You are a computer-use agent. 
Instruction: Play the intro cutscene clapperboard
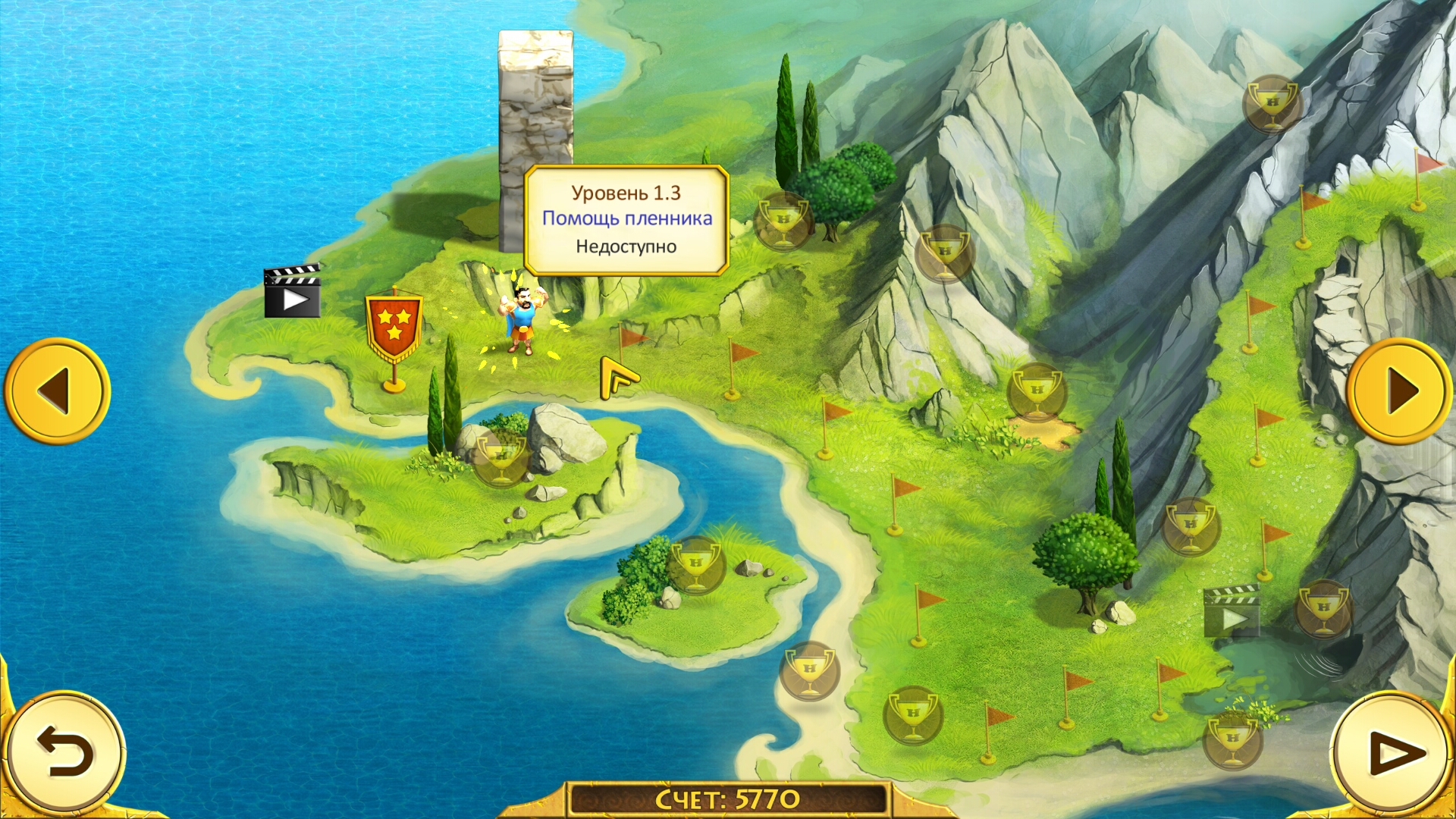click(292, 292)
